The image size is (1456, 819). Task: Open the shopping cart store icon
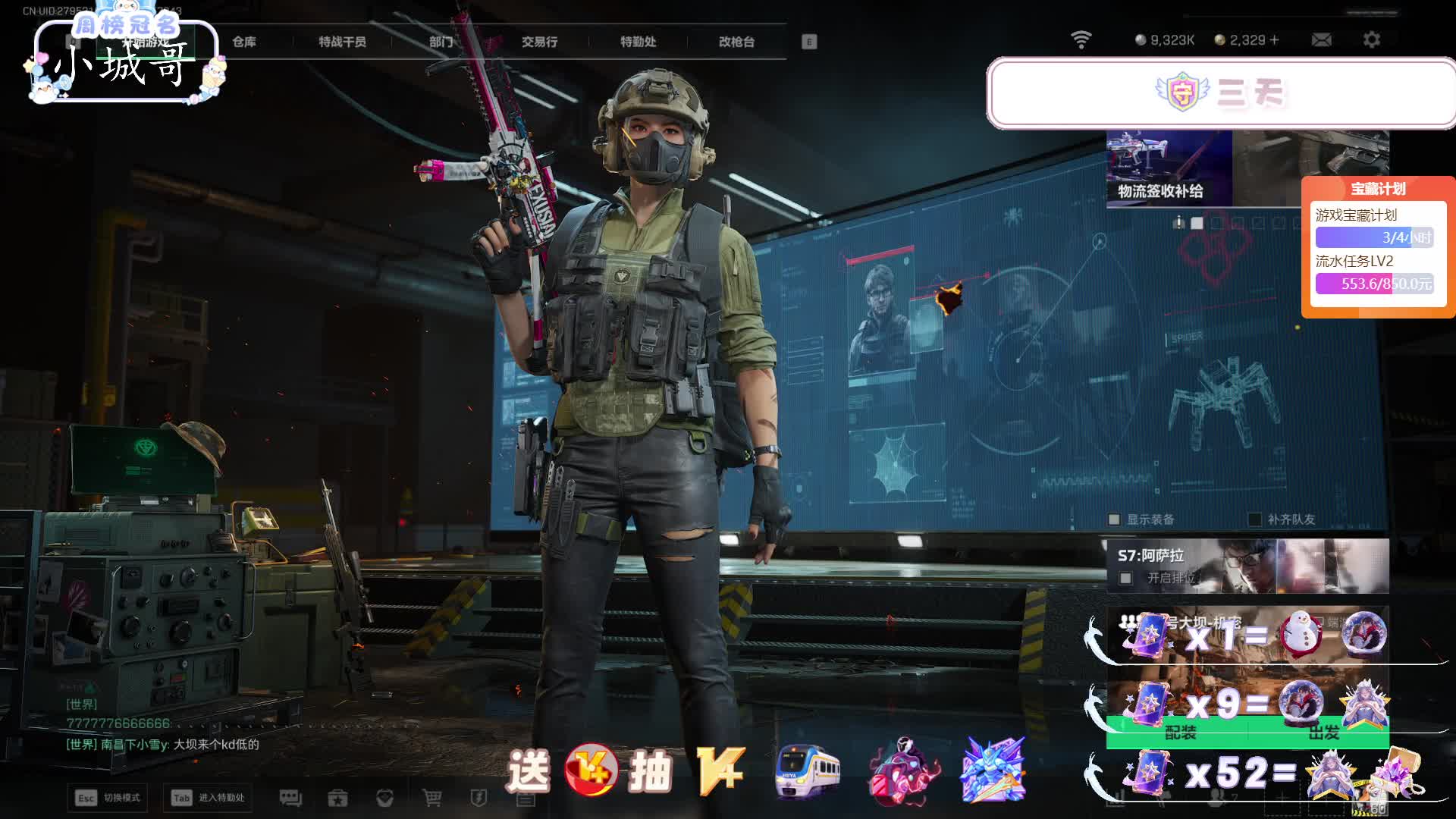click(432, 798)
